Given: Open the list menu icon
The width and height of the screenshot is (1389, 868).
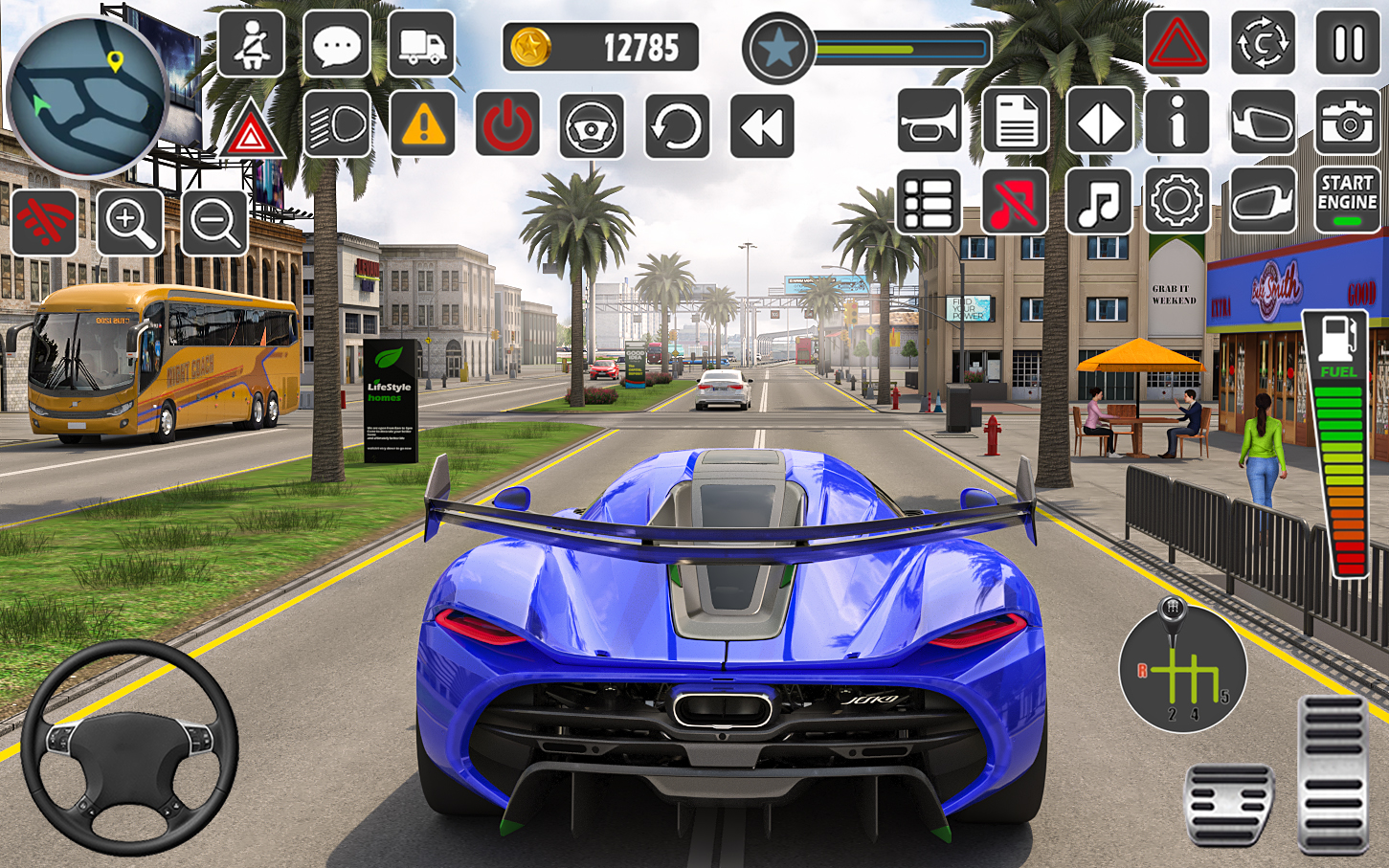Looking at the screenshot, I should coord(929,202).
